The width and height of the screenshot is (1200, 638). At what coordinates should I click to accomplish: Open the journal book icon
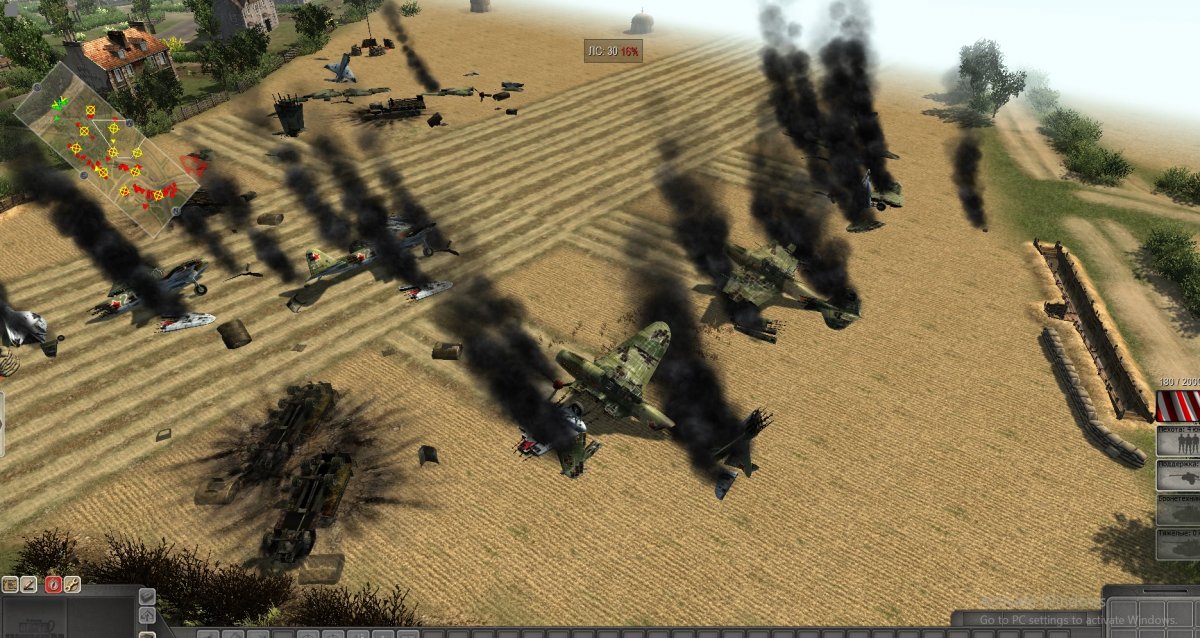[x=10, y=584]
